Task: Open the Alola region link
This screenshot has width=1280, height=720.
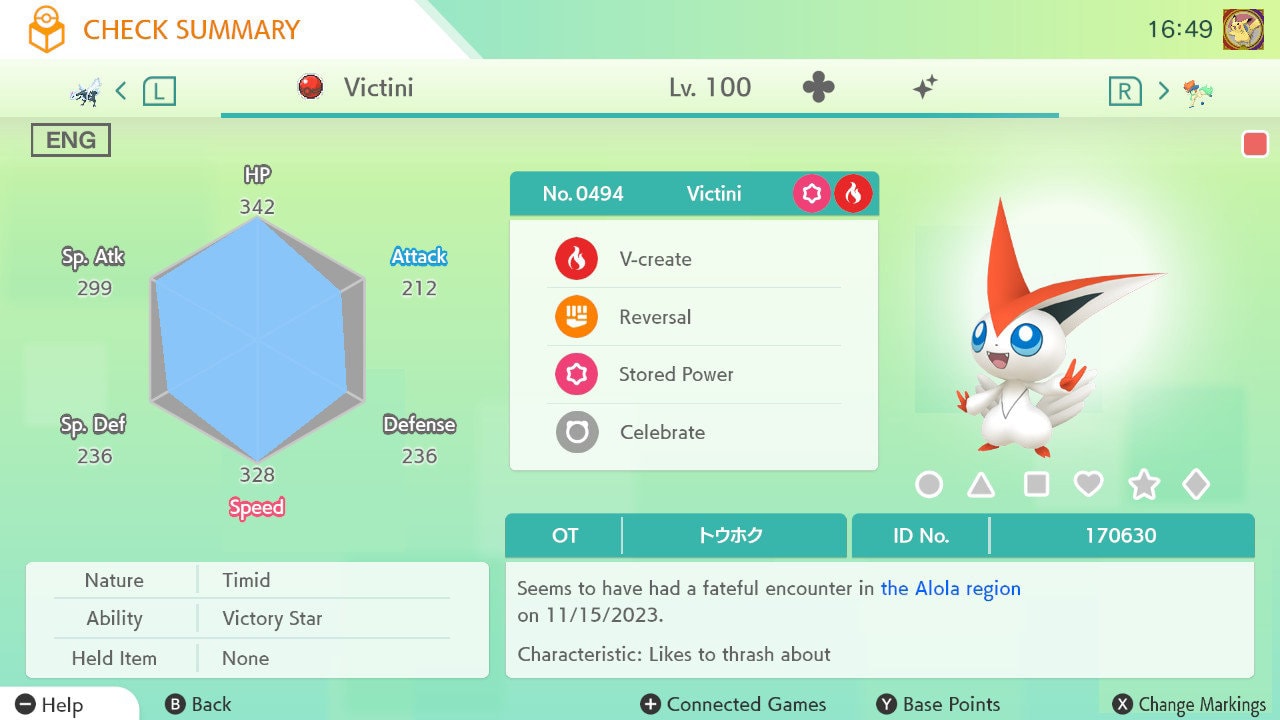Action: 950,589
